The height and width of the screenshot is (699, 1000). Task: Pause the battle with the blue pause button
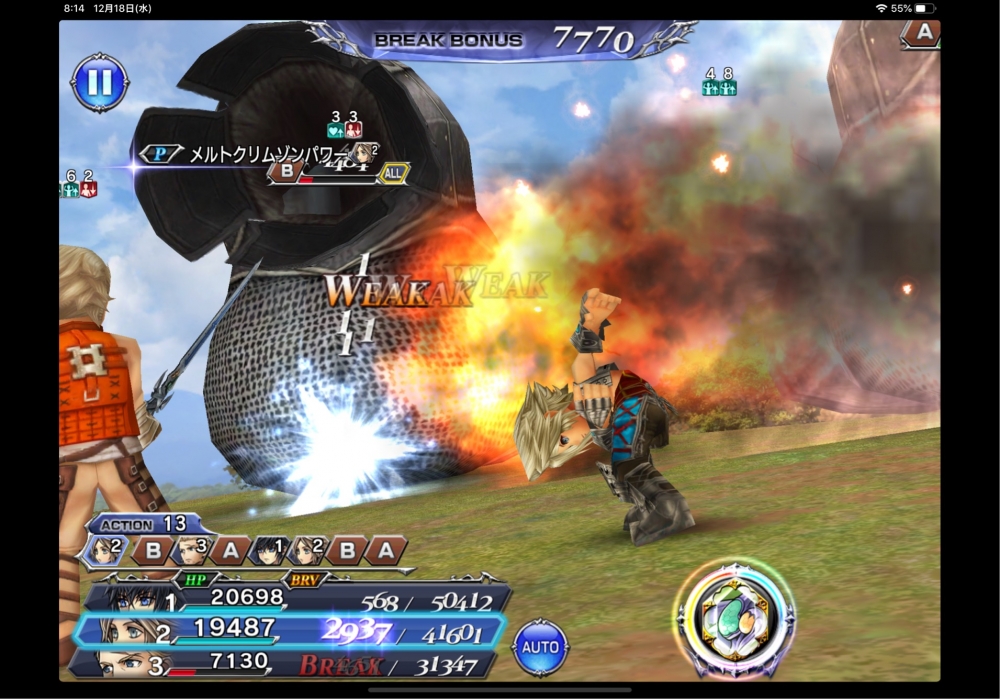pyautogui.click(x=100, y=83)
